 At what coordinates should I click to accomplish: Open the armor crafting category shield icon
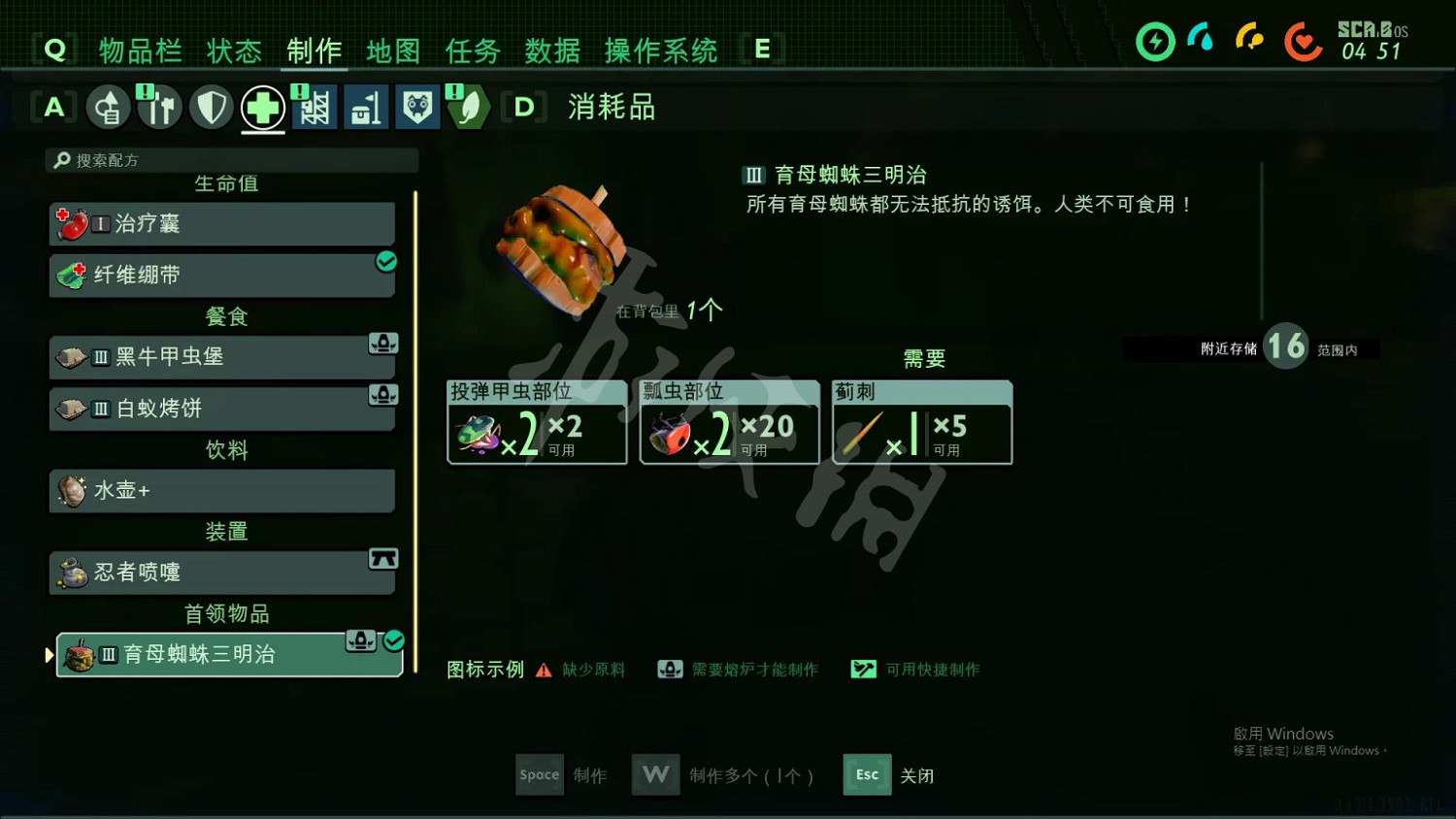[x=211, y=107]
